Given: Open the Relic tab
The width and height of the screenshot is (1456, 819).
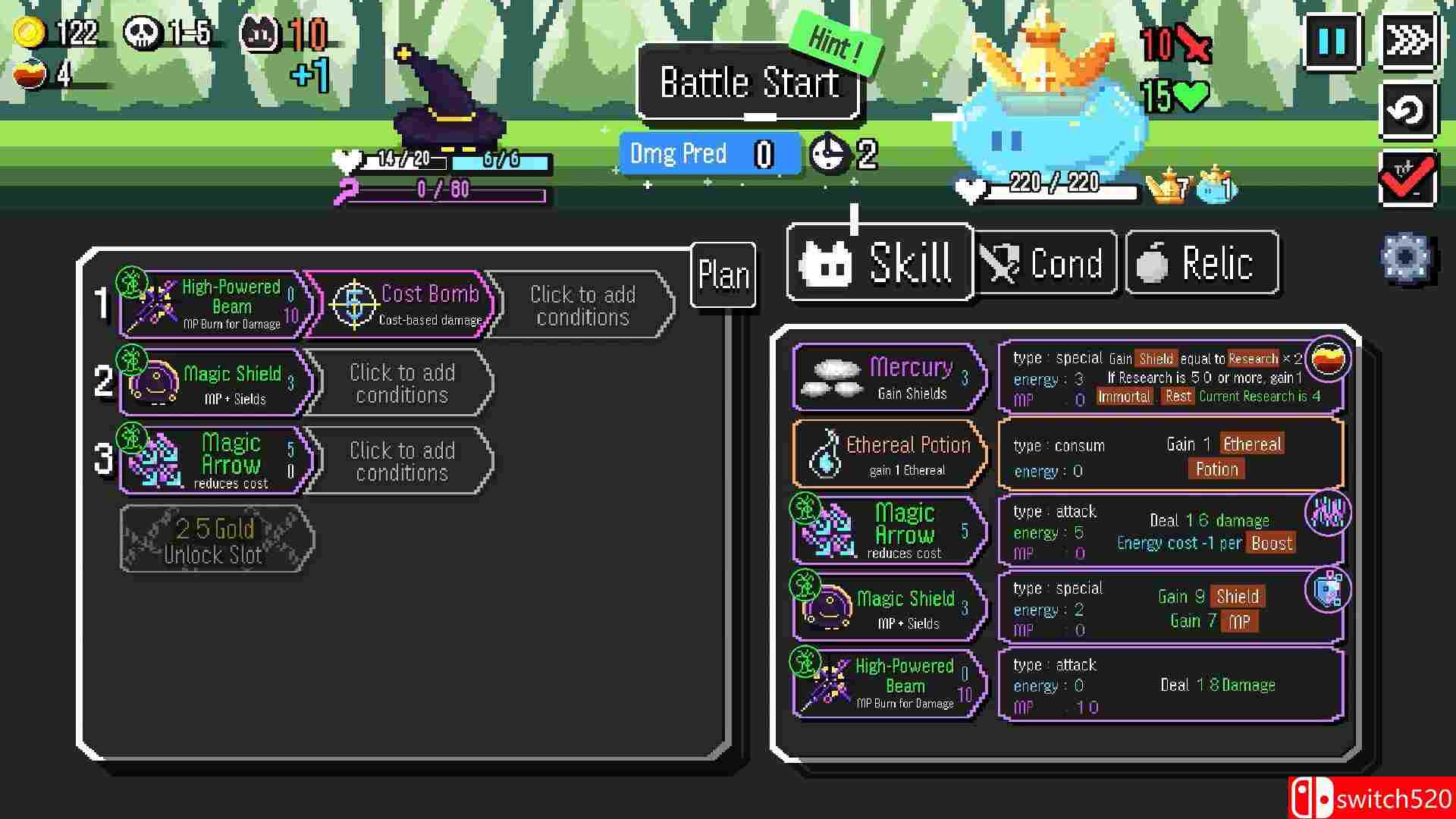Looking at the screenshot, I should click(1202, 264).
